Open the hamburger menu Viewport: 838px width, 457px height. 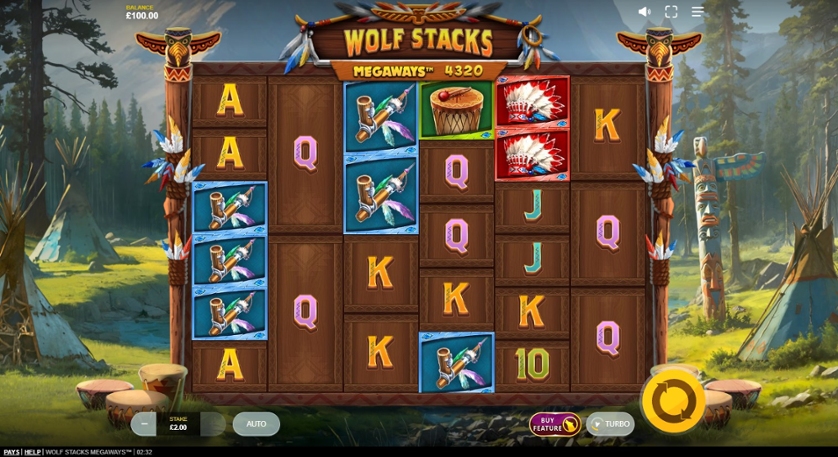(698, 12)
